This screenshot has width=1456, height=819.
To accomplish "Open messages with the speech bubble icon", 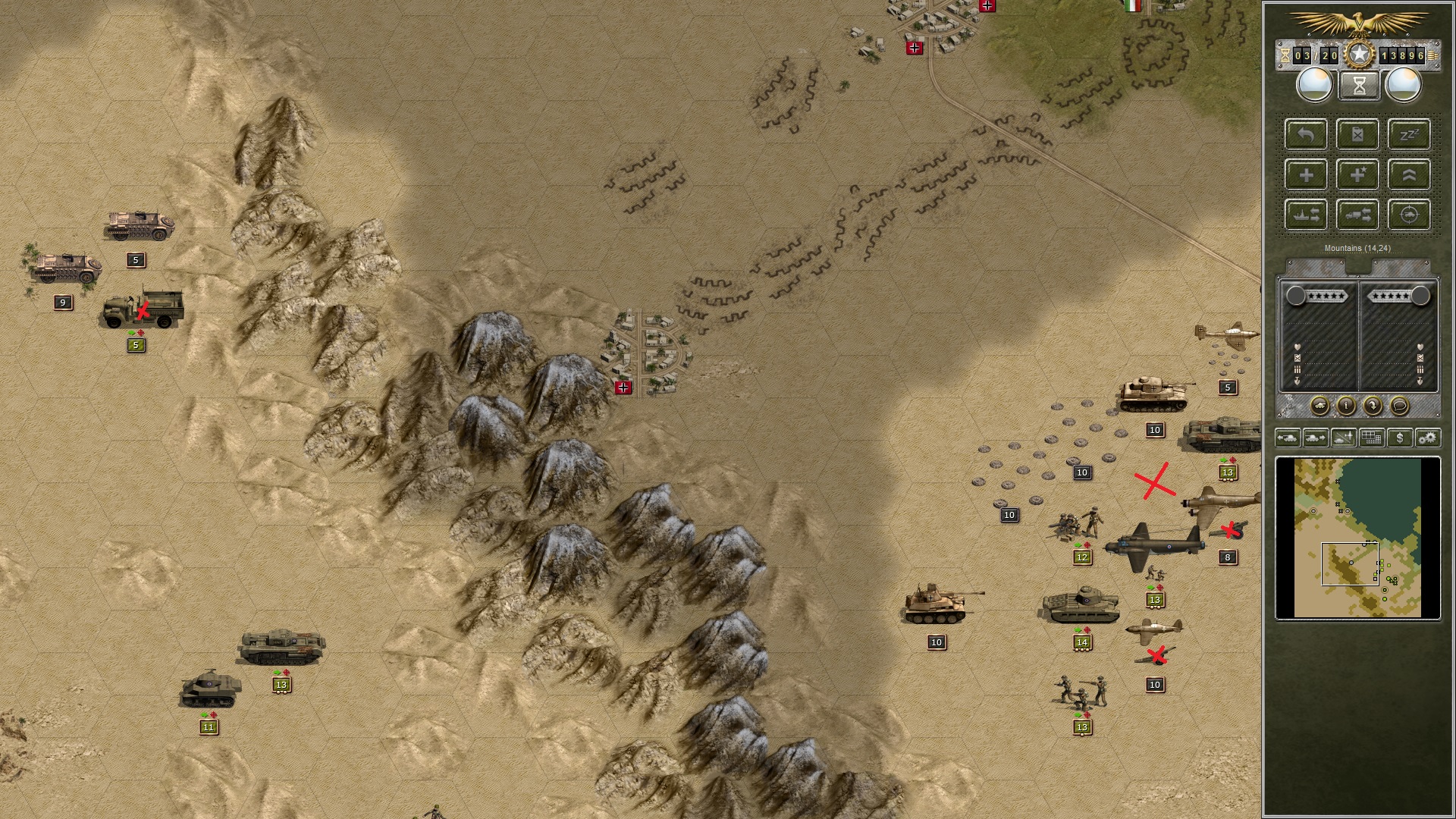I will 1399,405.
